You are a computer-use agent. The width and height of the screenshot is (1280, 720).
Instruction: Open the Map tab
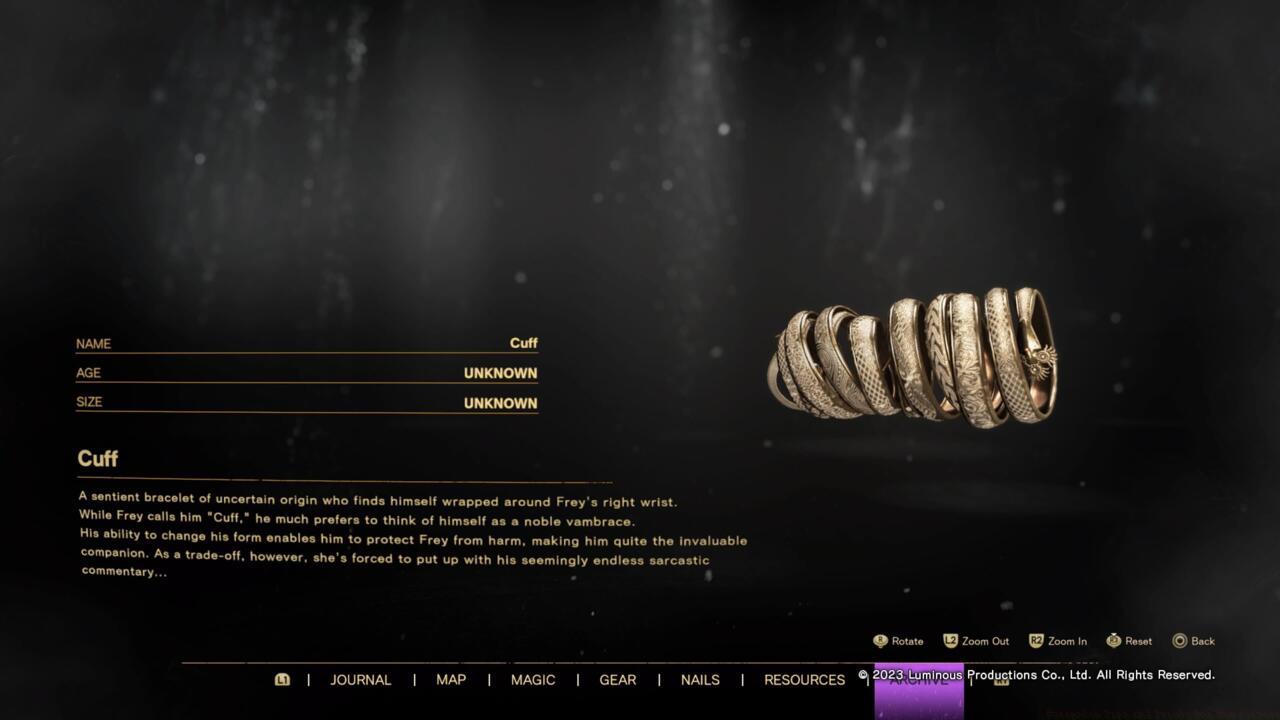pos(451,680)
